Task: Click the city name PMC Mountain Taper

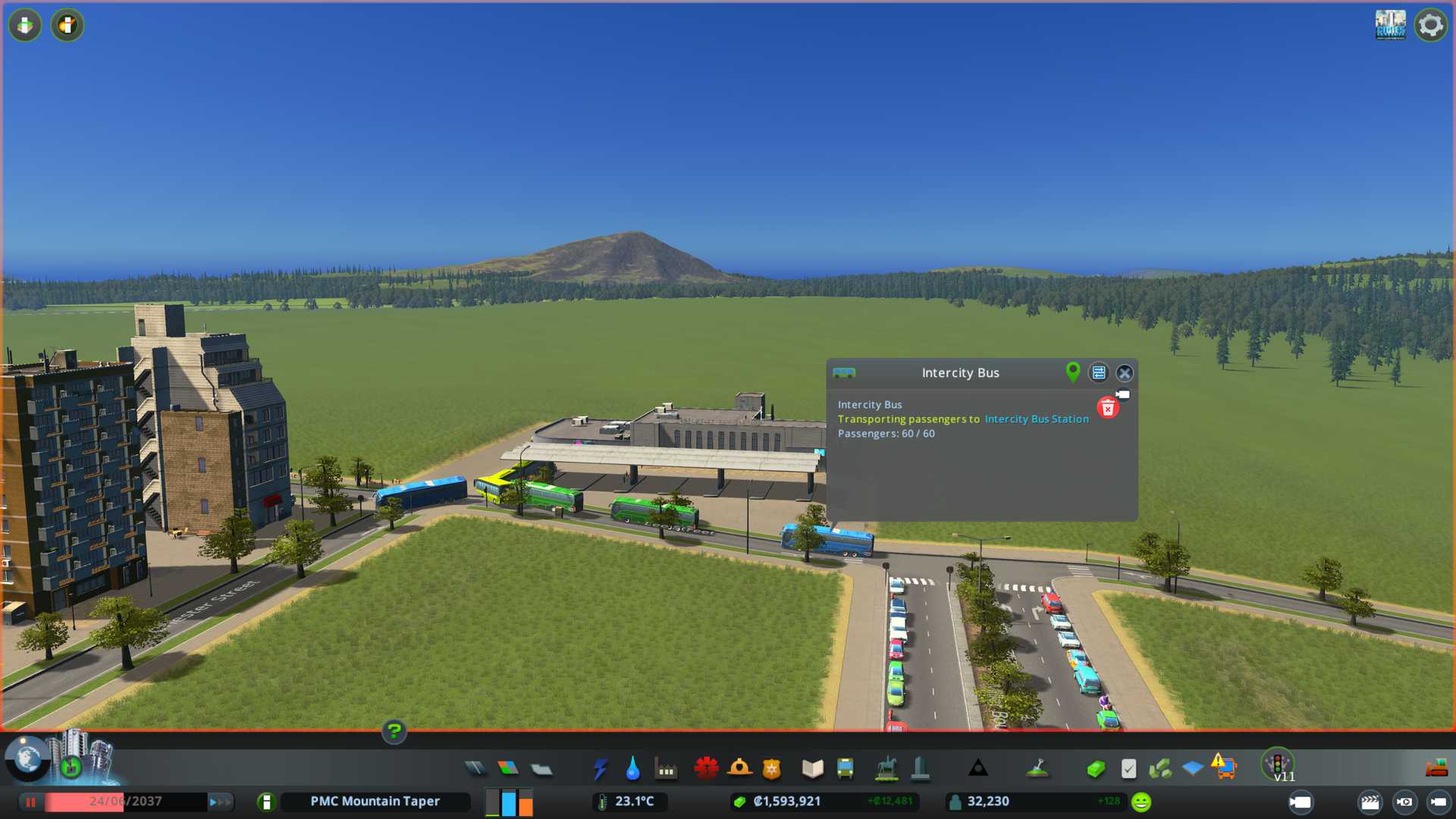Action: point(375,802)
